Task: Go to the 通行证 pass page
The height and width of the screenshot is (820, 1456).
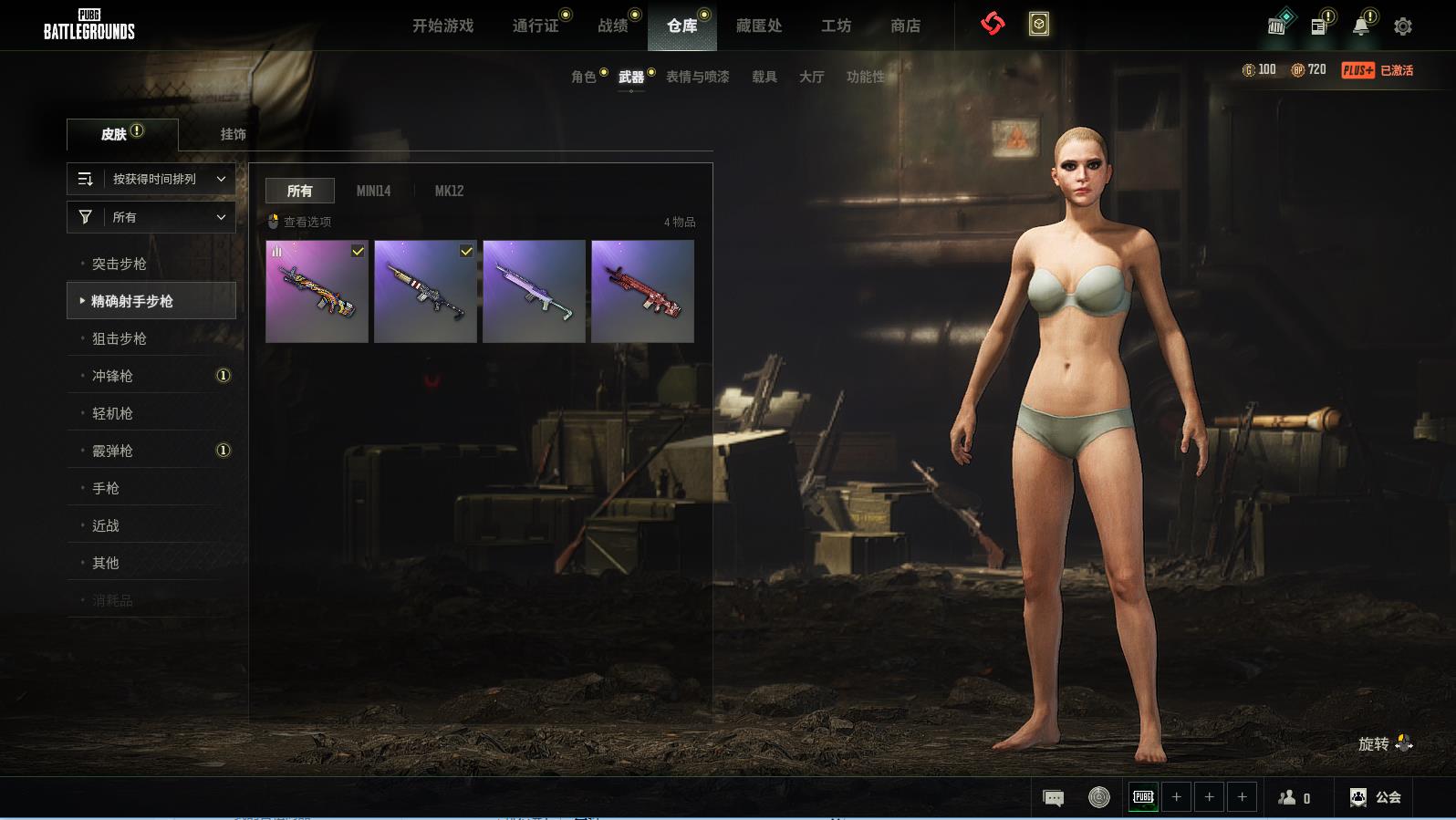Action: 536,26
